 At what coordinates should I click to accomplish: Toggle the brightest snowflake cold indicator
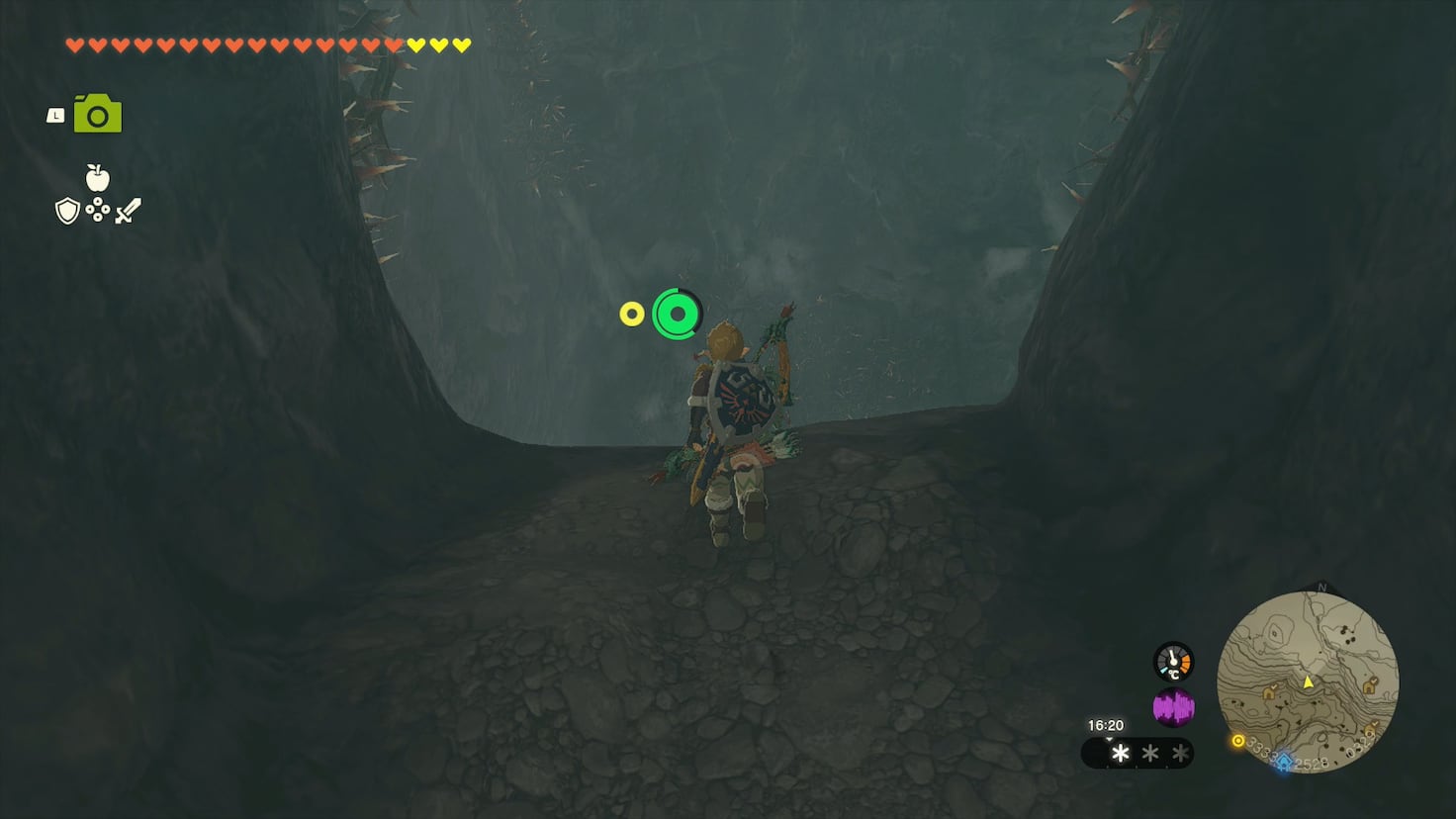(x=1120, y=752)
